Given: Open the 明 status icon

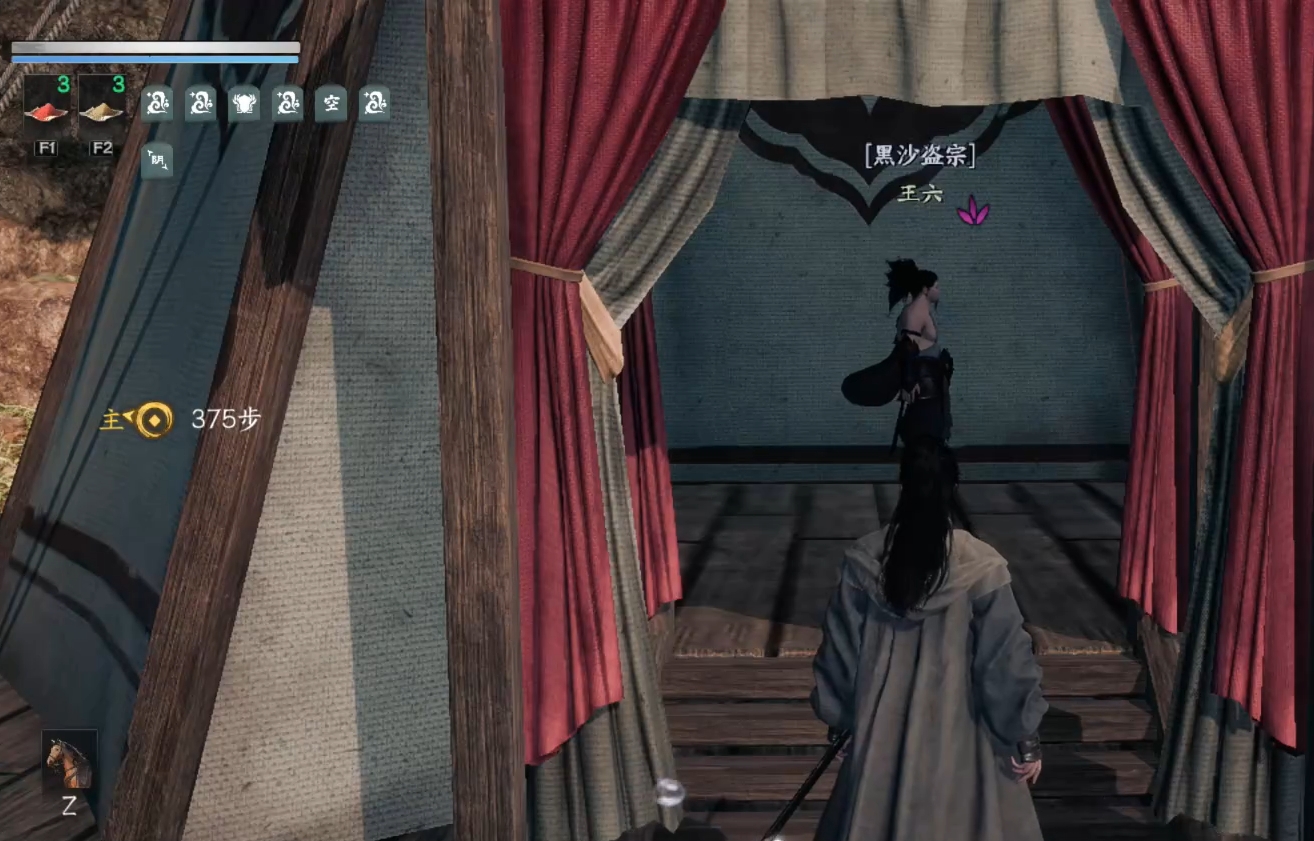Looking at the screenshot, I should pyautogui.click(x=157, y=160).
